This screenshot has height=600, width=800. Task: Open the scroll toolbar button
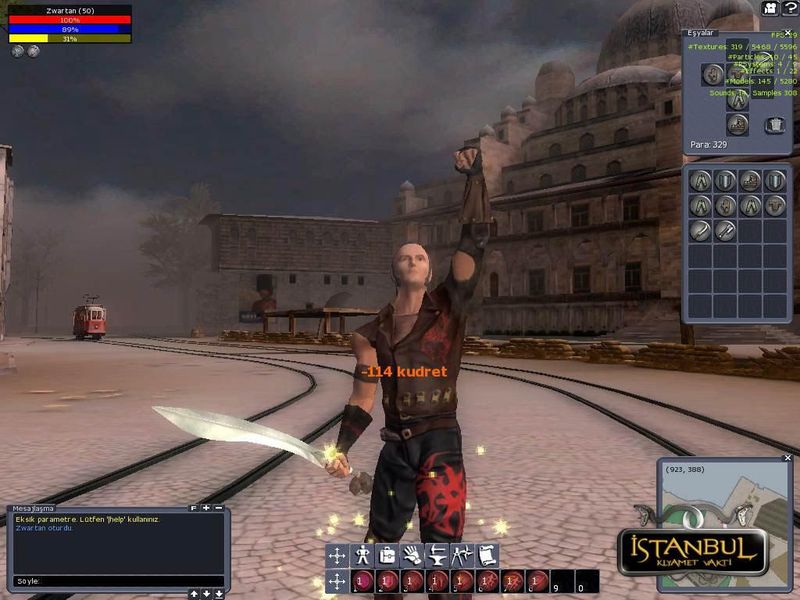pyautogui.click(x=487, y=556)
